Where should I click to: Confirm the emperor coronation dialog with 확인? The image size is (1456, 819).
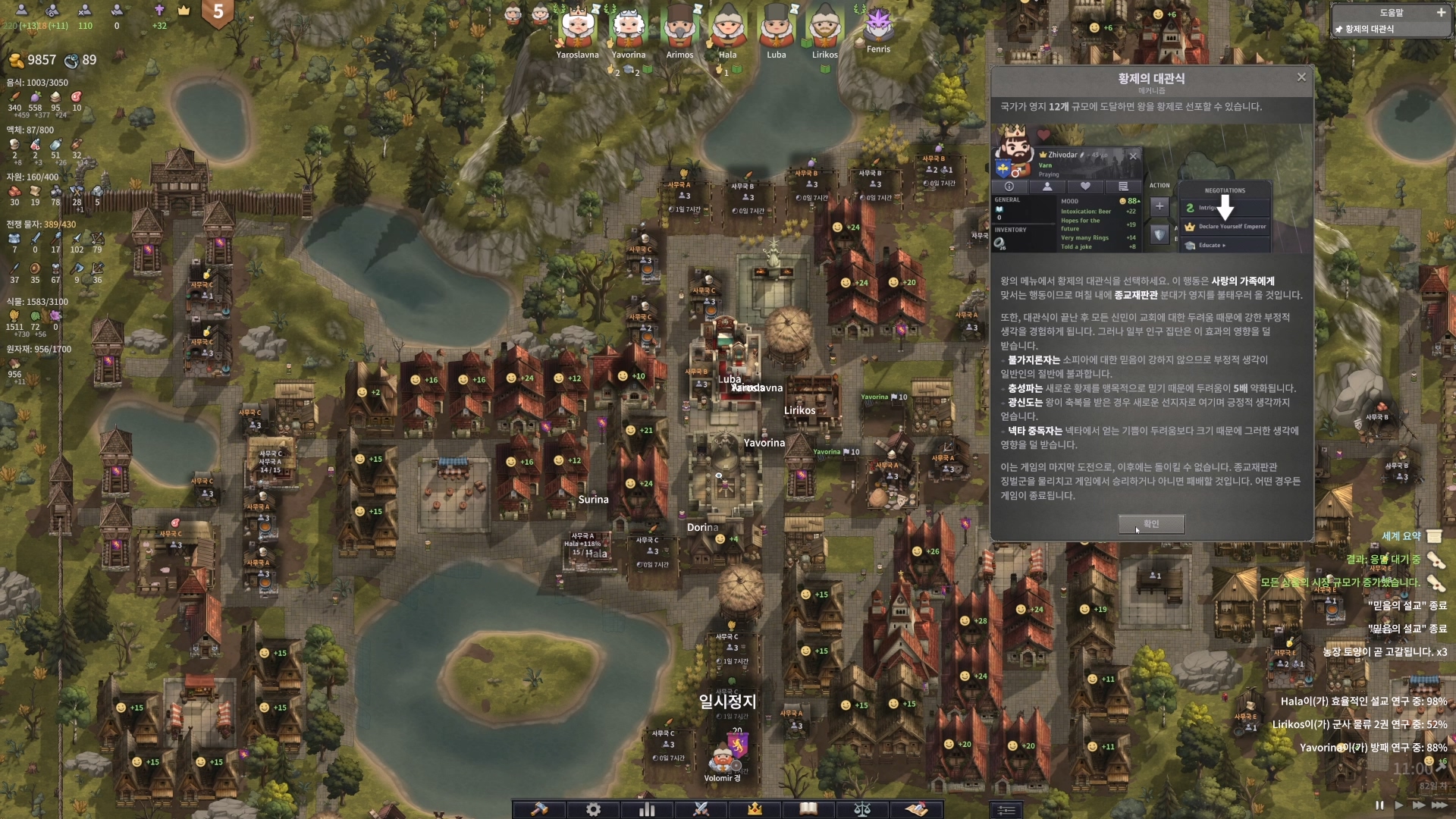click(x=1150, y=524)
